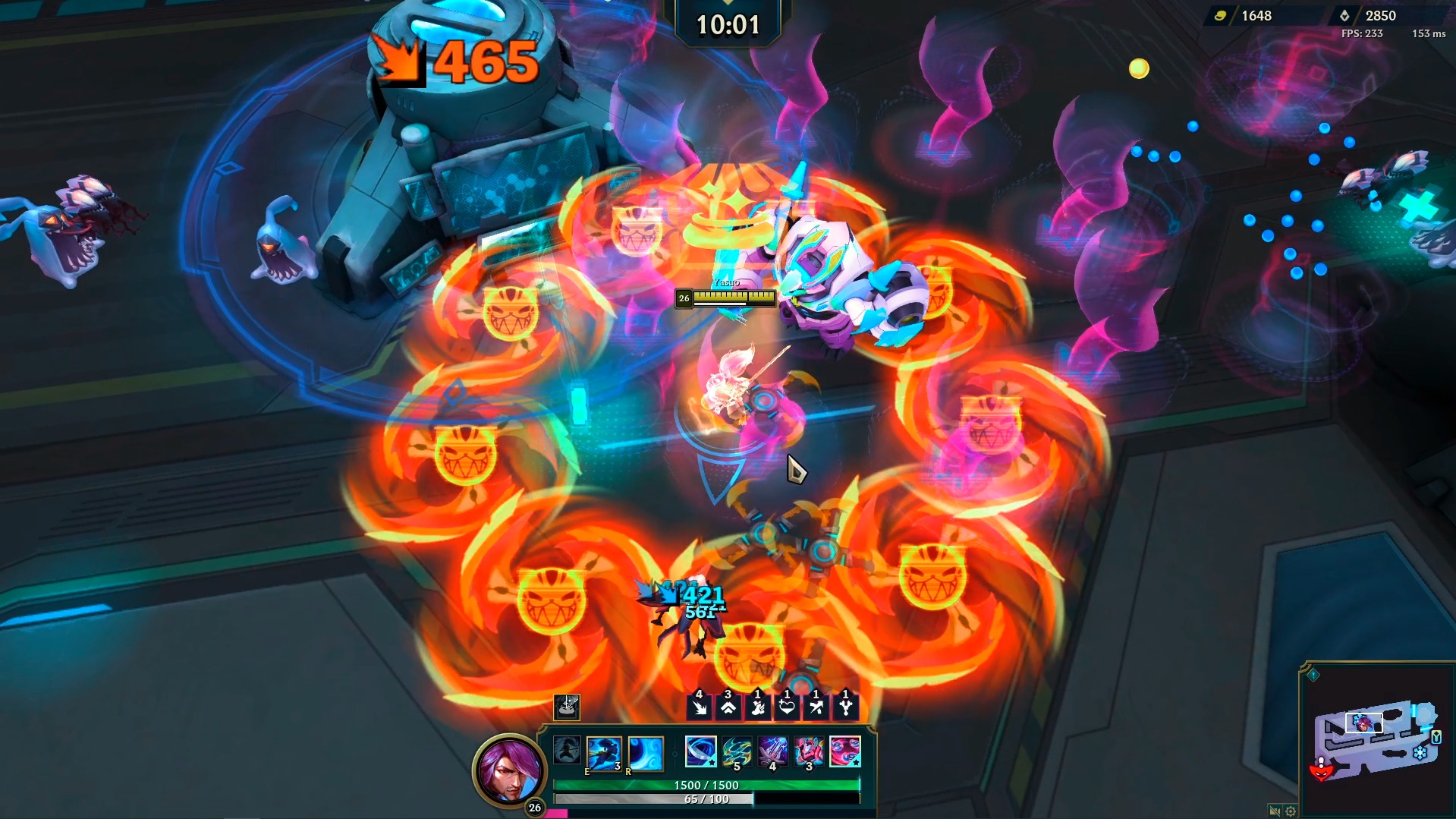
Task: Select the boot movement speed upgrade icon
Action: pyautogui.click(x=756, y=707)
